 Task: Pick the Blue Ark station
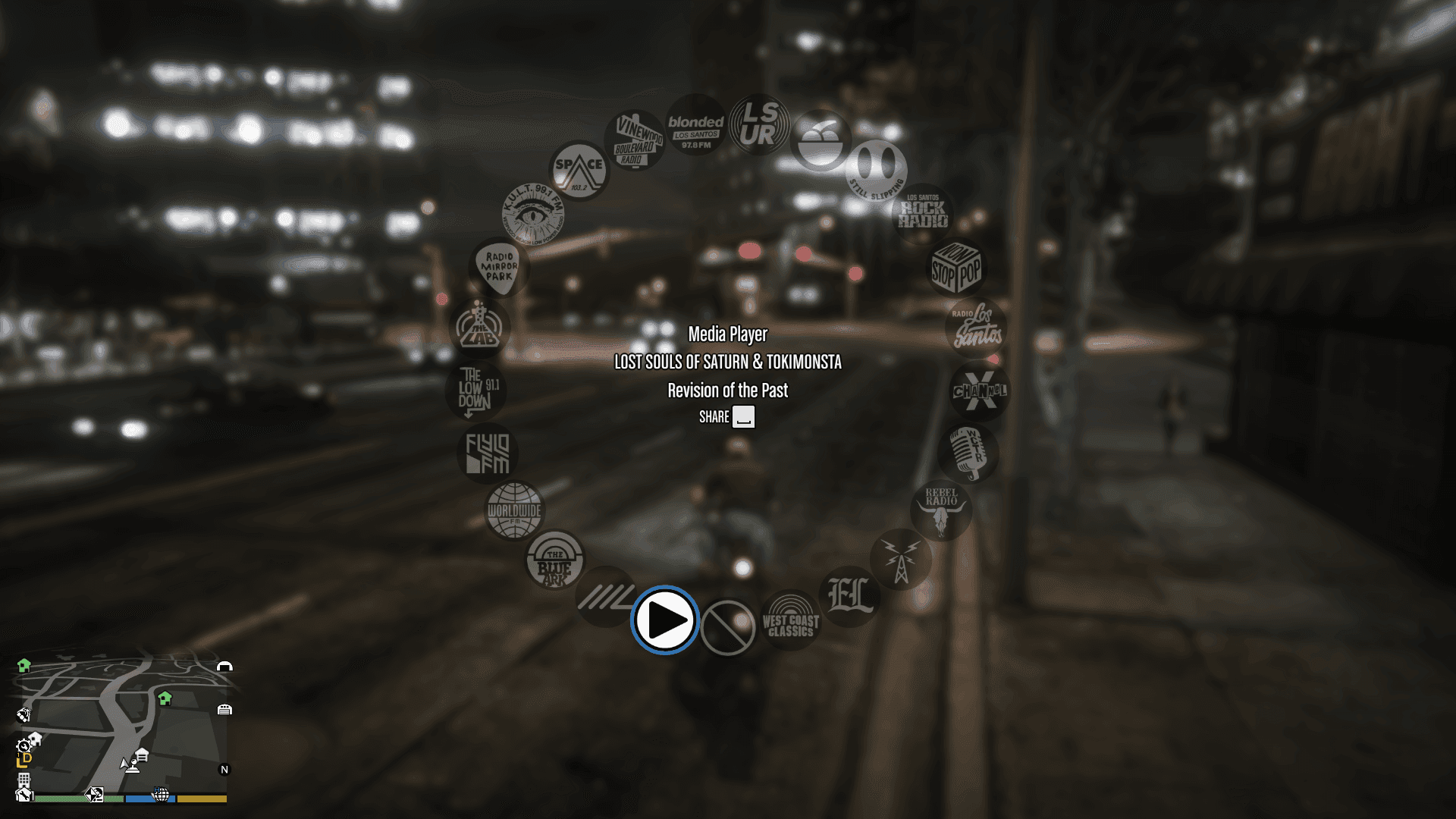point(554,561)
